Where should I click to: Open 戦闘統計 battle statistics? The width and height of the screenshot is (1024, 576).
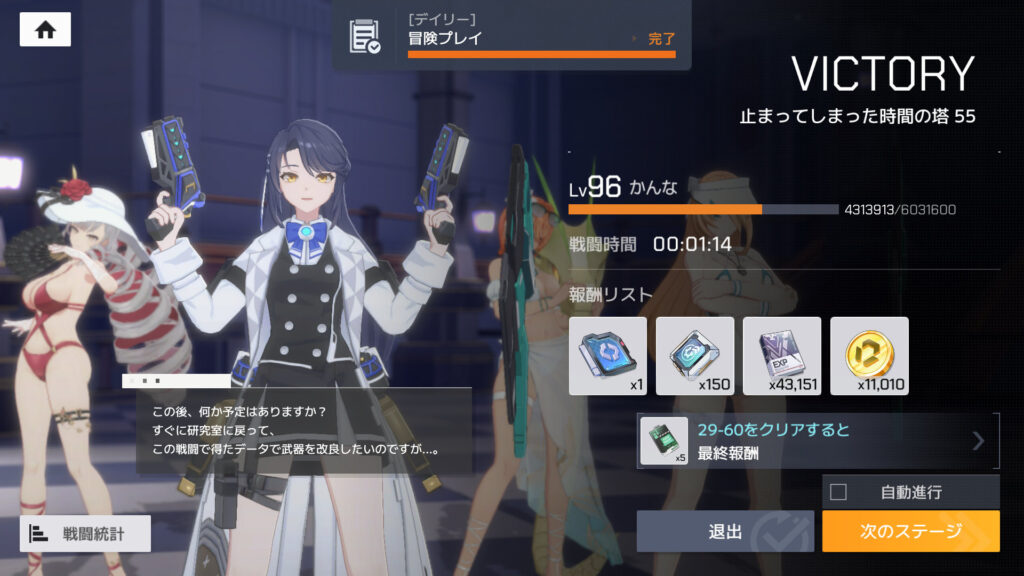[x=85, y=533]
